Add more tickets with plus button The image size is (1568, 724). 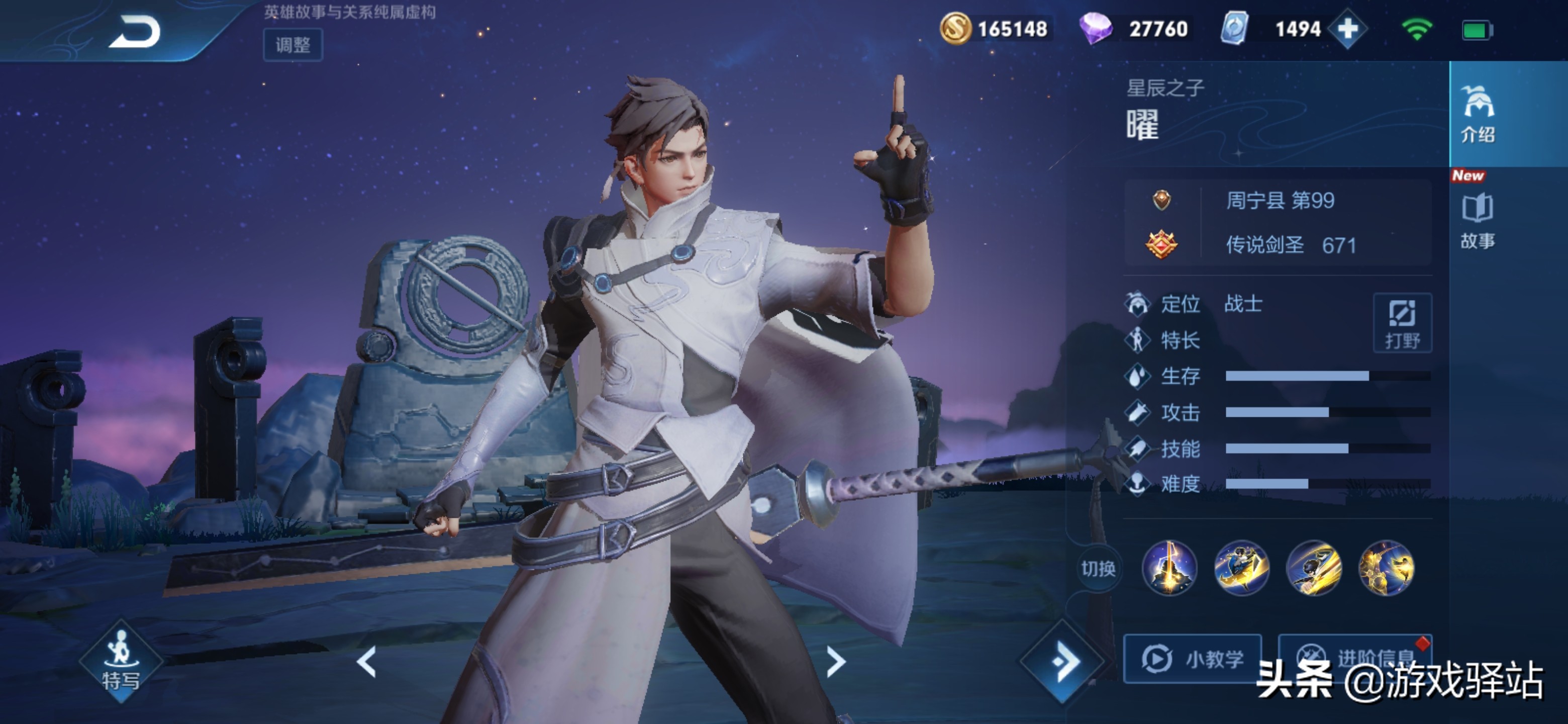pos(1348,29)
